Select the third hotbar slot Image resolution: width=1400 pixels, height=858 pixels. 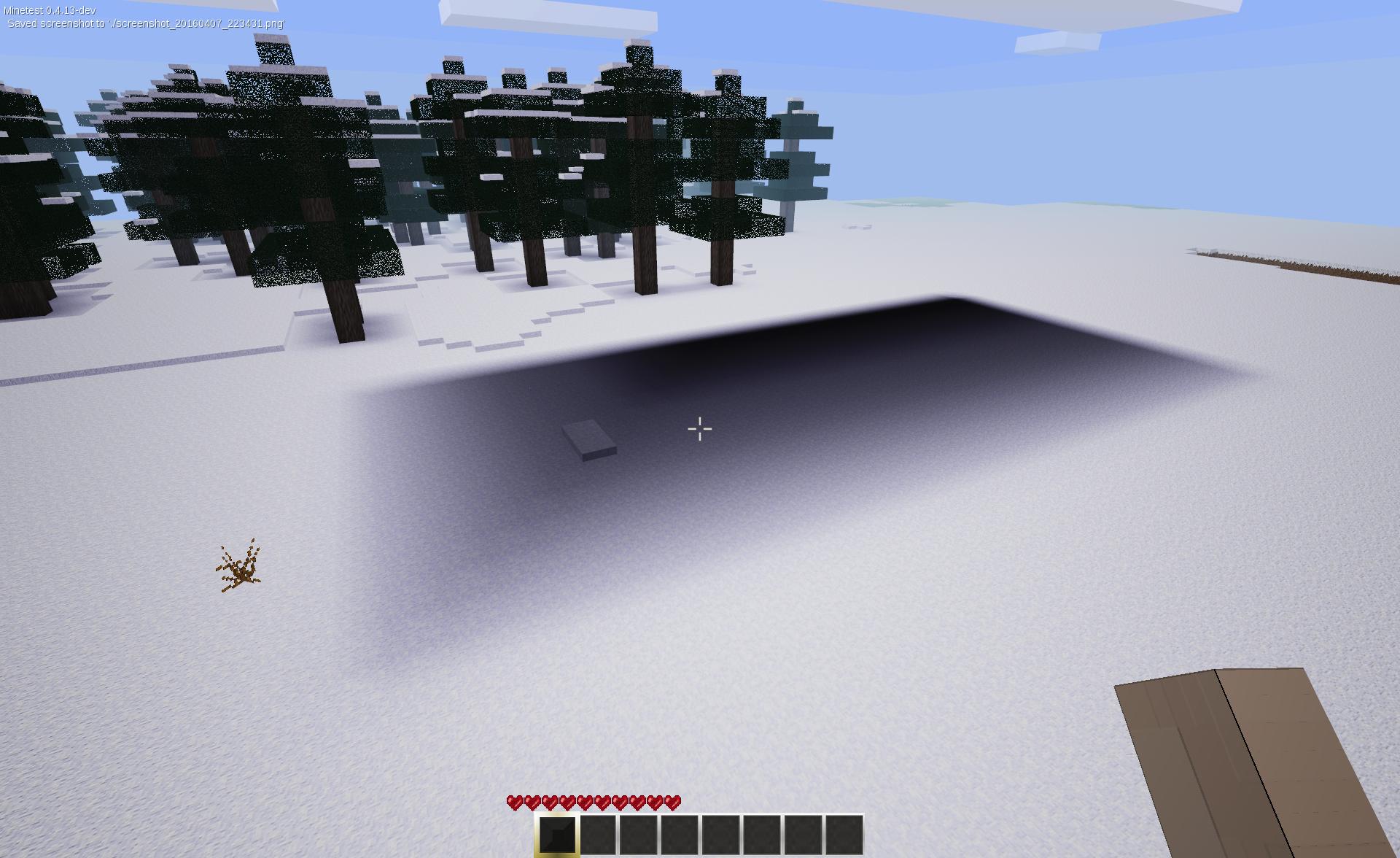[x=641, y=832]
